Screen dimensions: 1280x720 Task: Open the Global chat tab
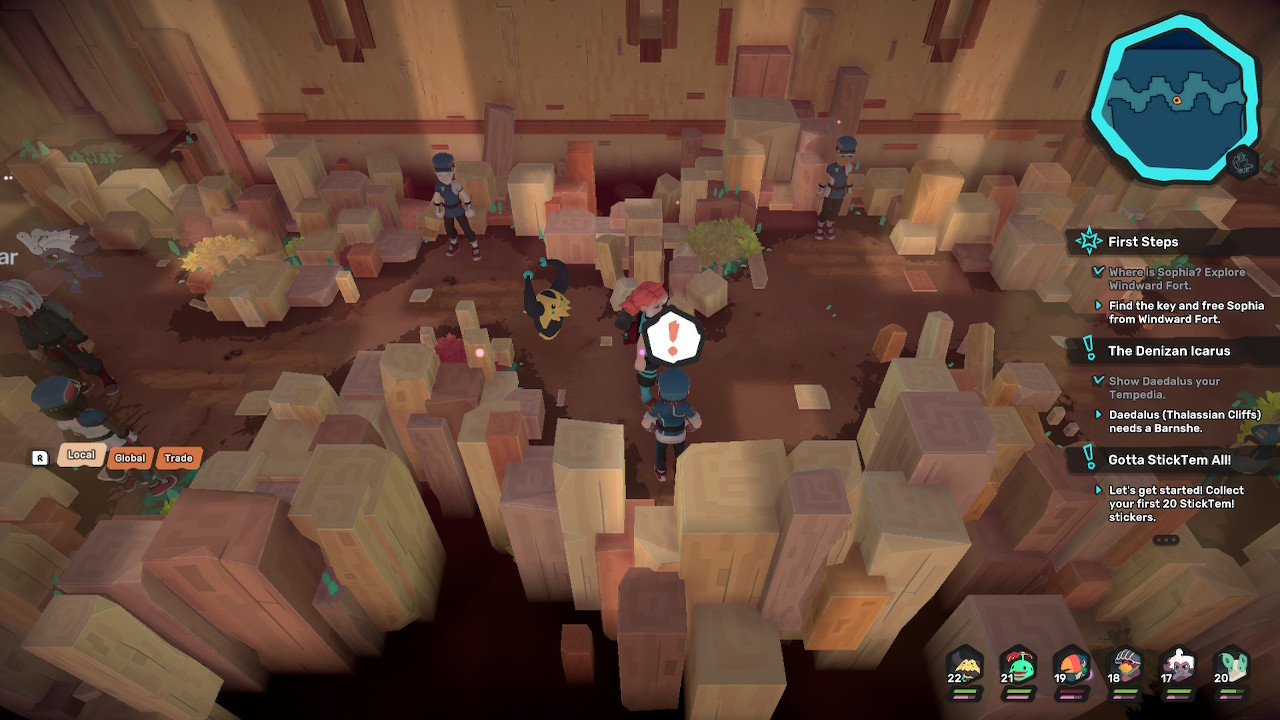coord(130,458)
